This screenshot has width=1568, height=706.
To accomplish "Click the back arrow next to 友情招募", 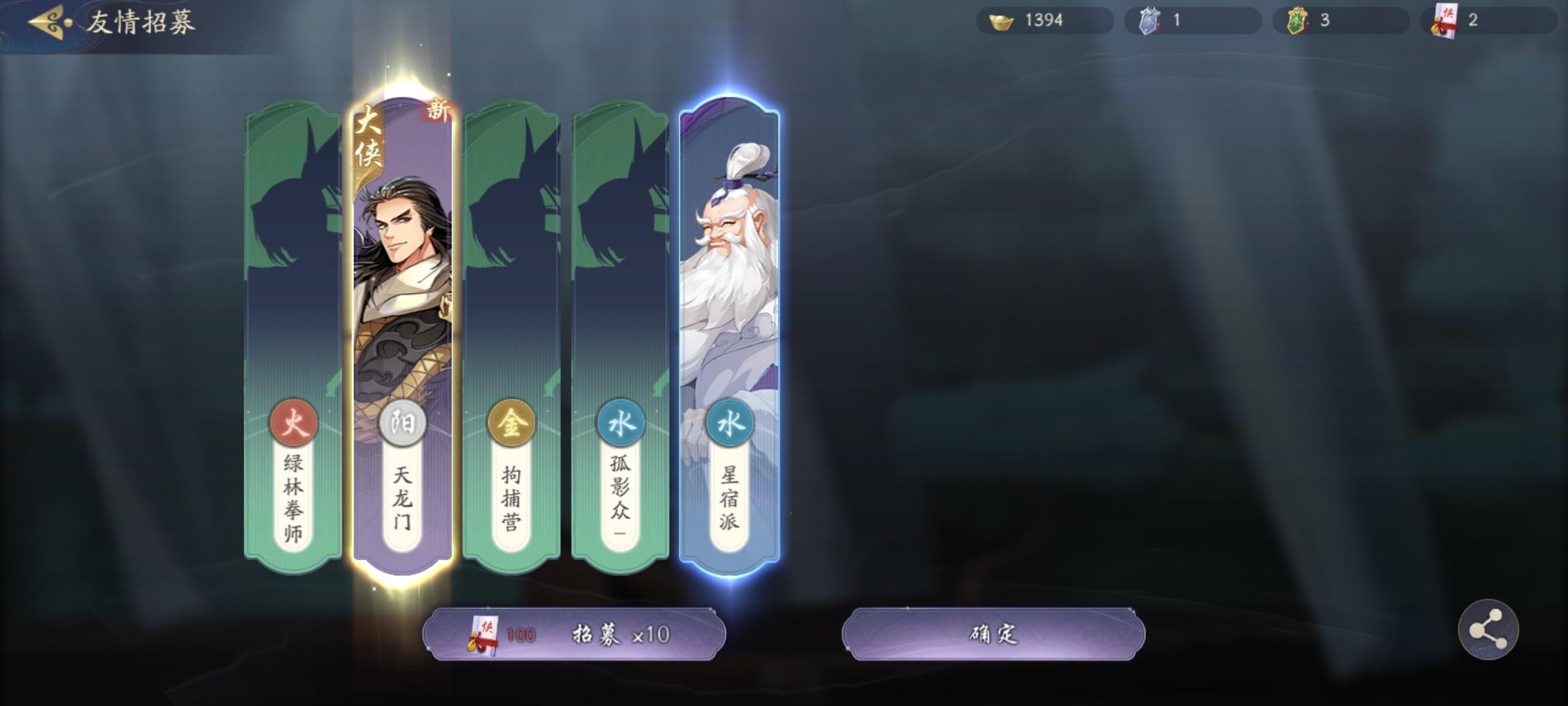I will [44, 21].
